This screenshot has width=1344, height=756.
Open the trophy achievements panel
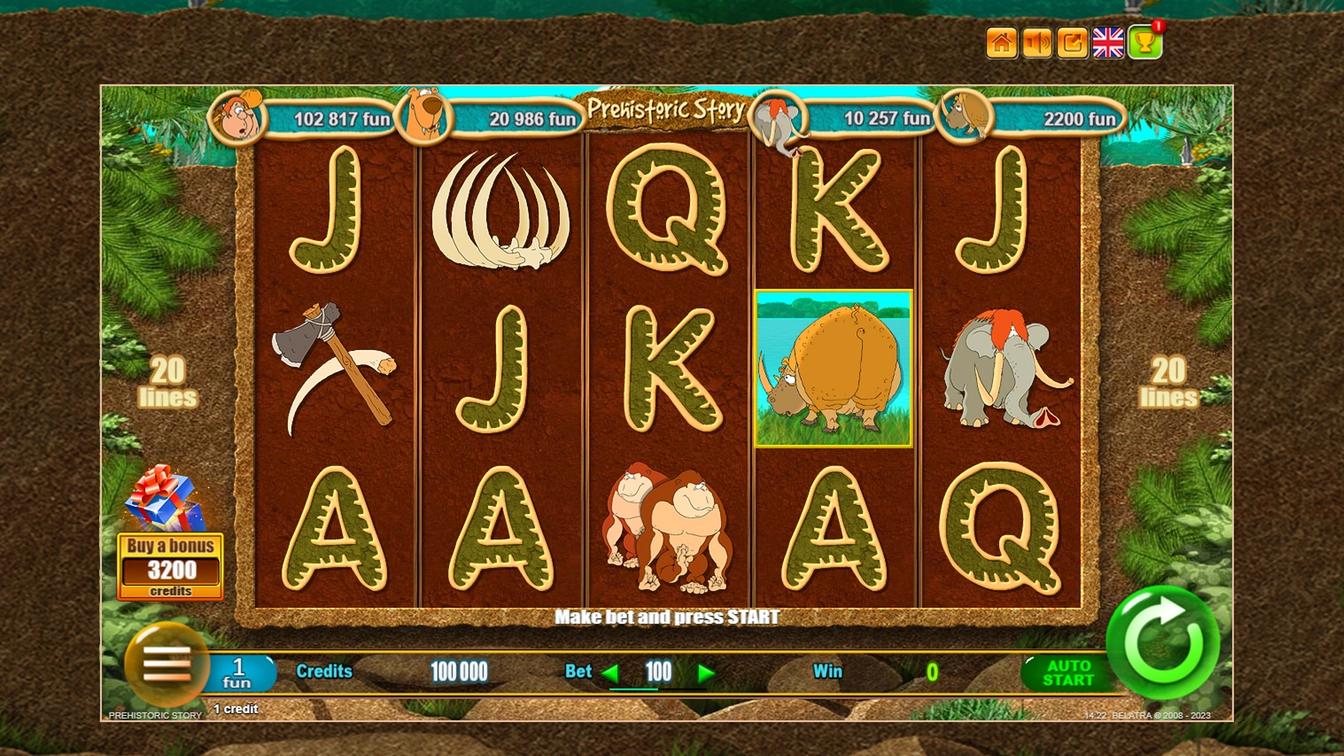[1143, 41]
